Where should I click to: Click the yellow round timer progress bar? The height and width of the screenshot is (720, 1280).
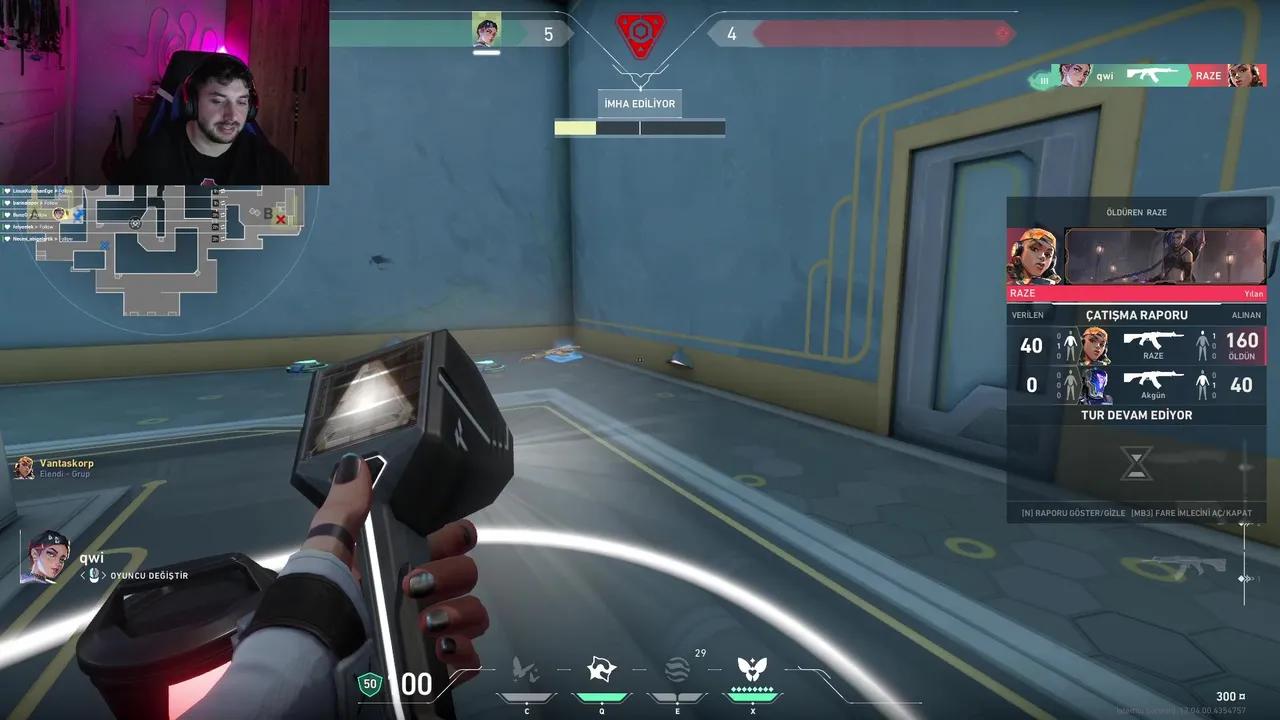coord(576,128)
